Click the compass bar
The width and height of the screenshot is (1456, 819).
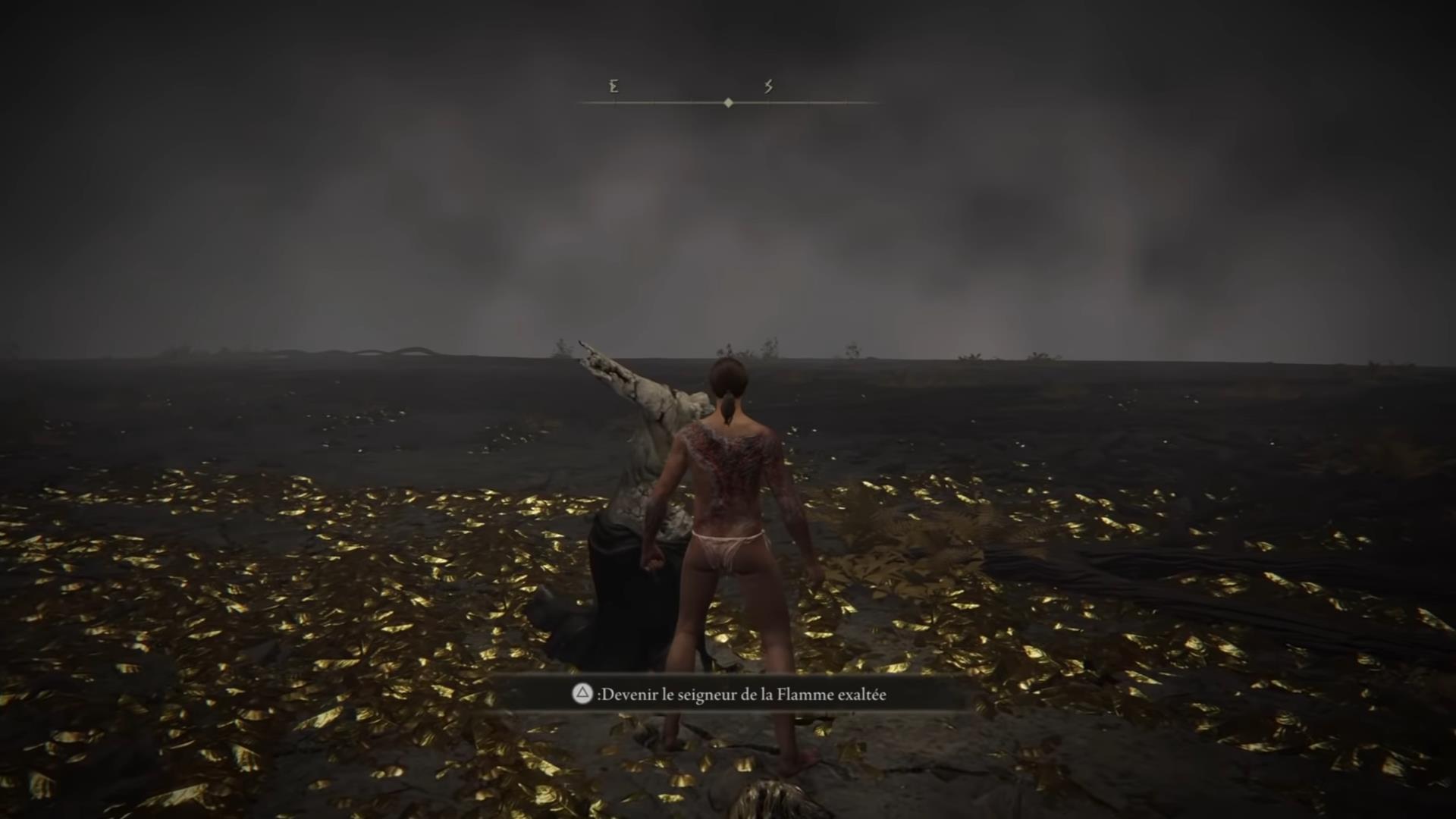pos(728,102)
